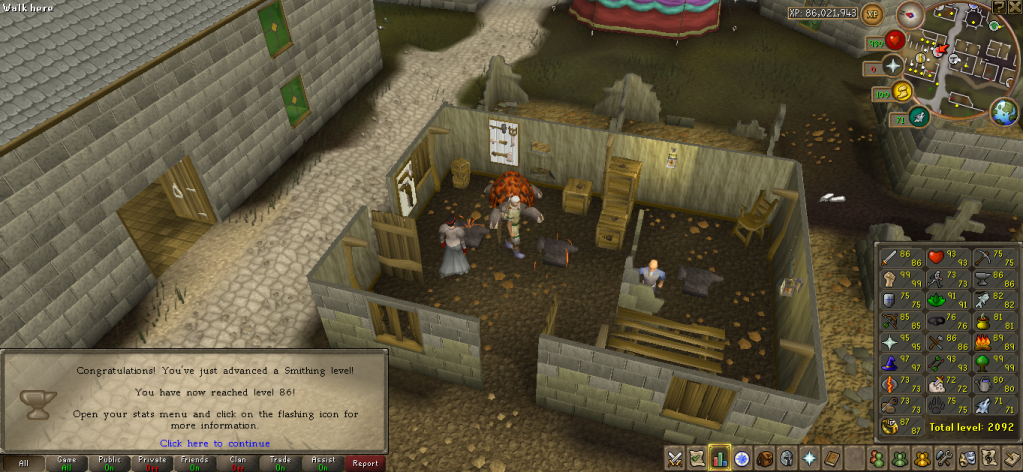Switch chat filter to Friends
Viewport: 1023px width, 472px height.
(195, 463)
